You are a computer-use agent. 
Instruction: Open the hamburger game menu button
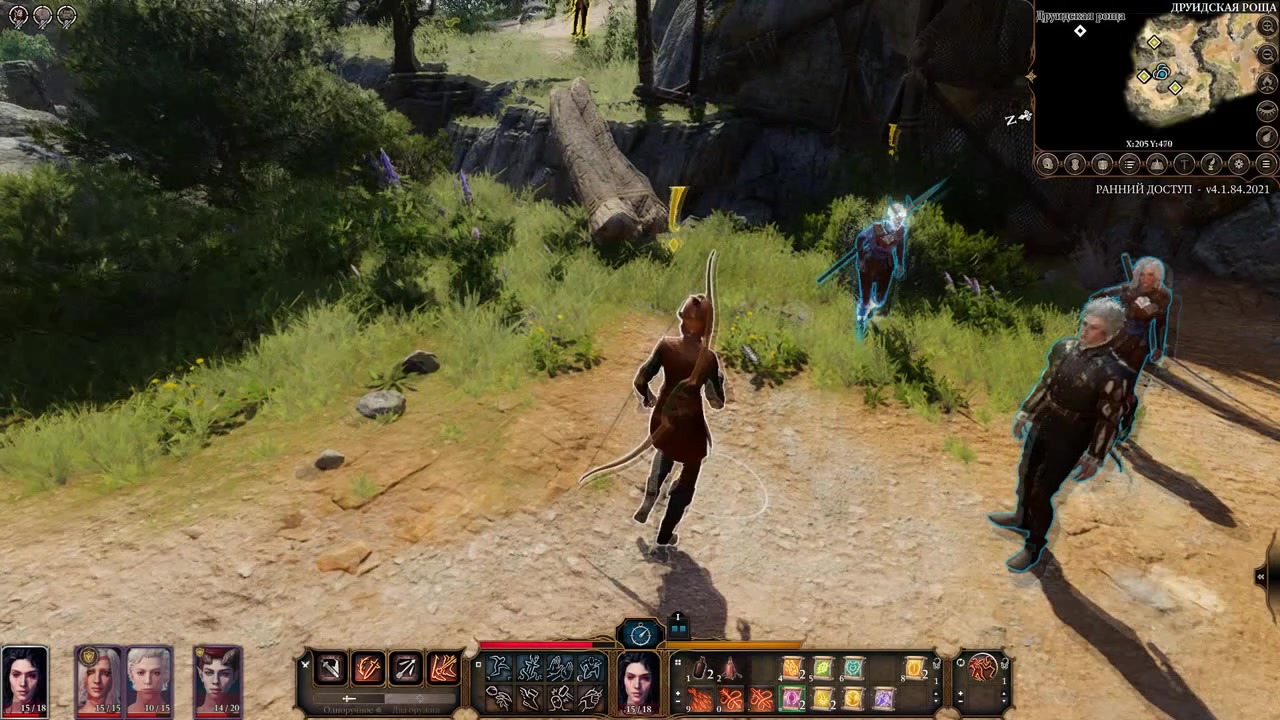pyautogui.click(x=1266, y=164)
